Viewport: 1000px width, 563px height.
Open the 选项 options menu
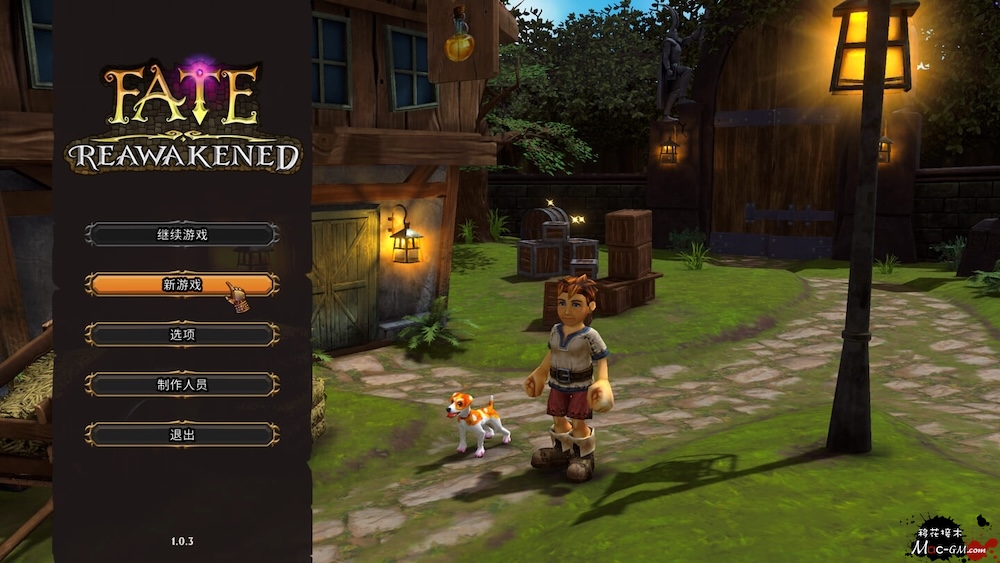(x=182, y=335)
